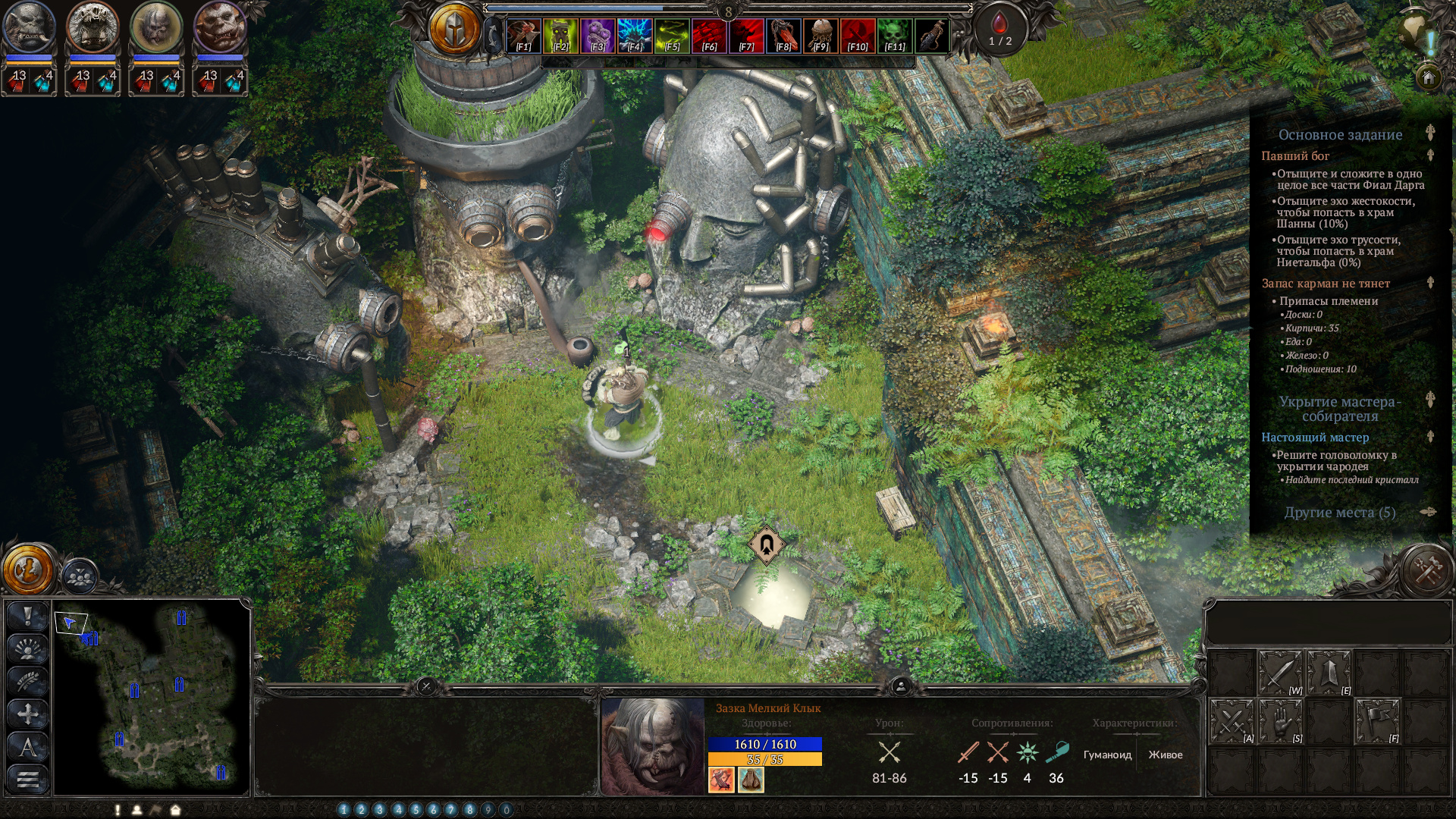Select the hold position hand command [S]
Viewport: 1456px width, 819px height.
pyautogui.click(x=1280, y=723)
